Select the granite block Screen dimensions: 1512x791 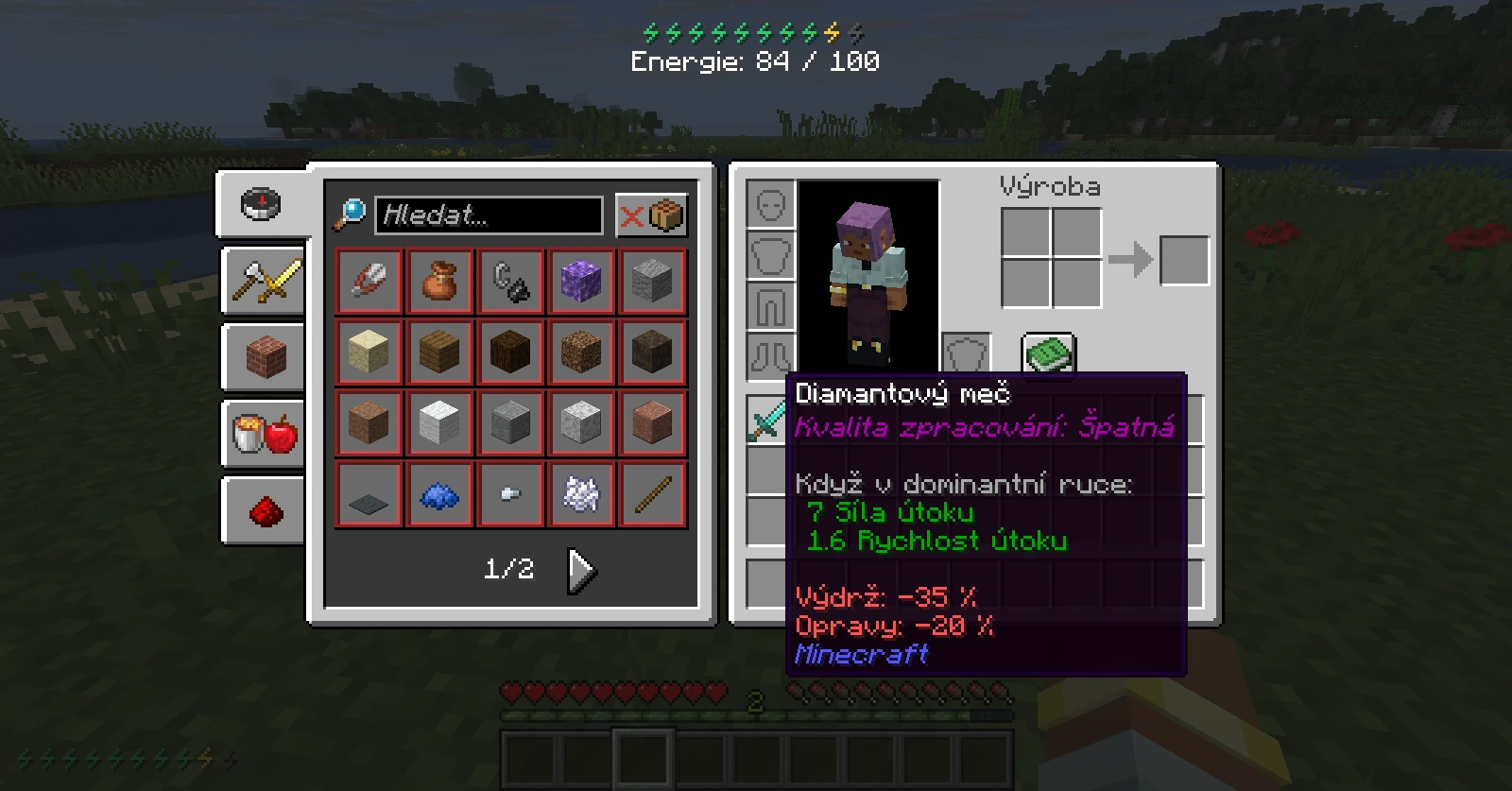click(x=652, y=422)
